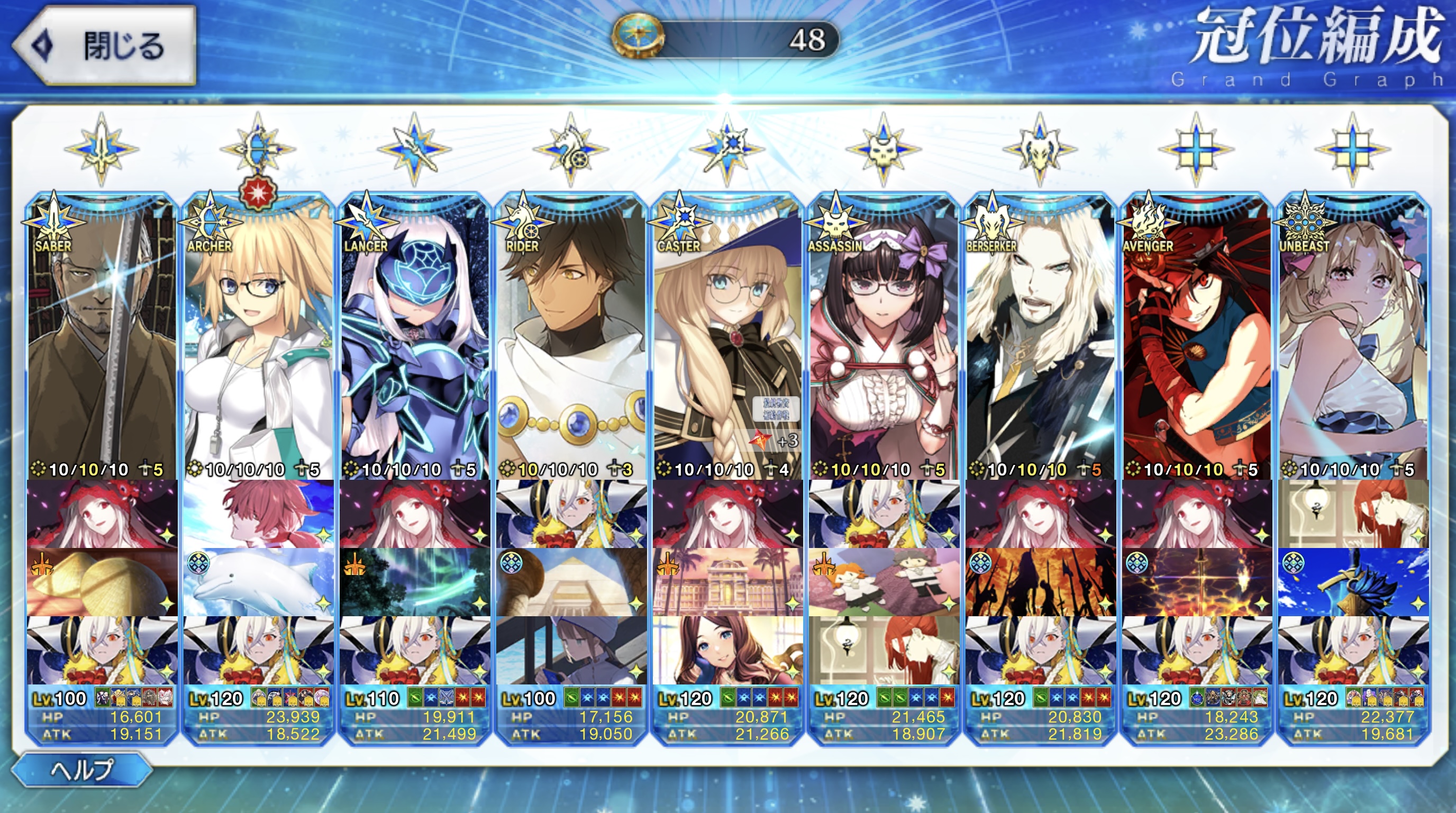Select the Unbeast servant card
The width and height of the screenshot is (1456, 813).
(1353, 339)
